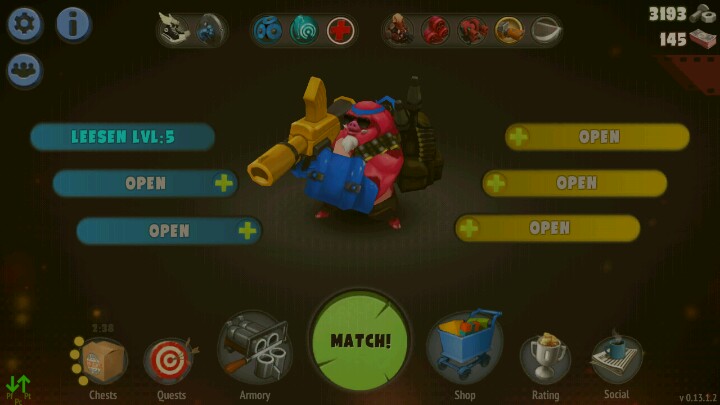Select the LEESEN LVL:5 player bar

click(122, 137)
